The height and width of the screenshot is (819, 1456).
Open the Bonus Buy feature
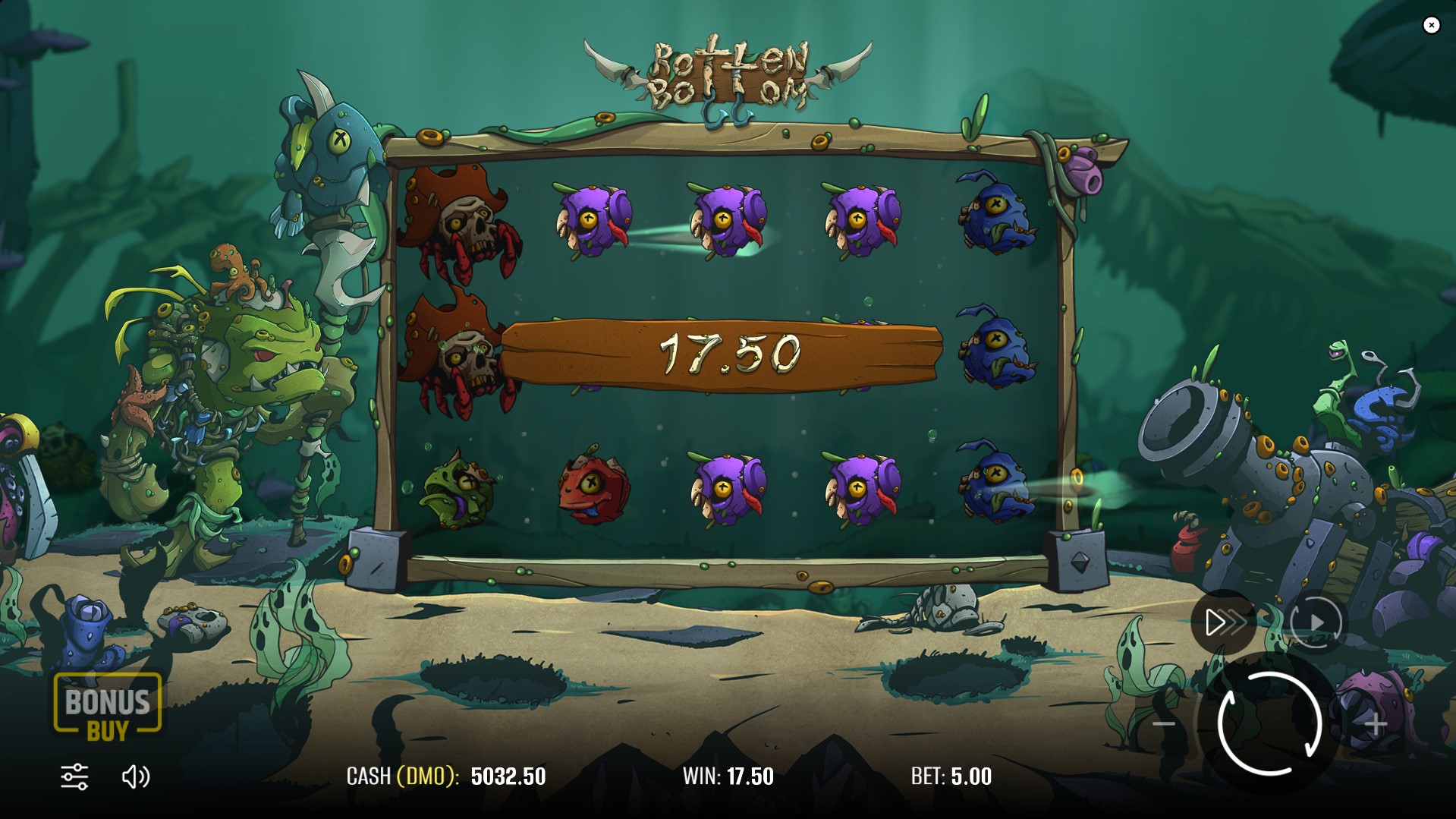coord(107,707)
